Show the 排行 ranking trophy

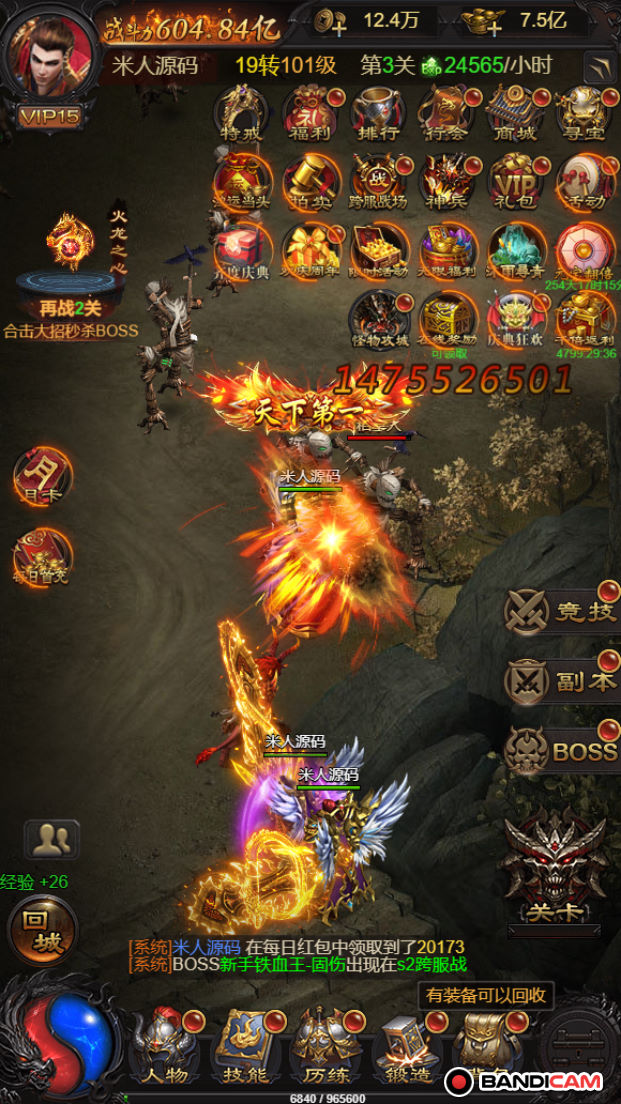click(377, 112)
